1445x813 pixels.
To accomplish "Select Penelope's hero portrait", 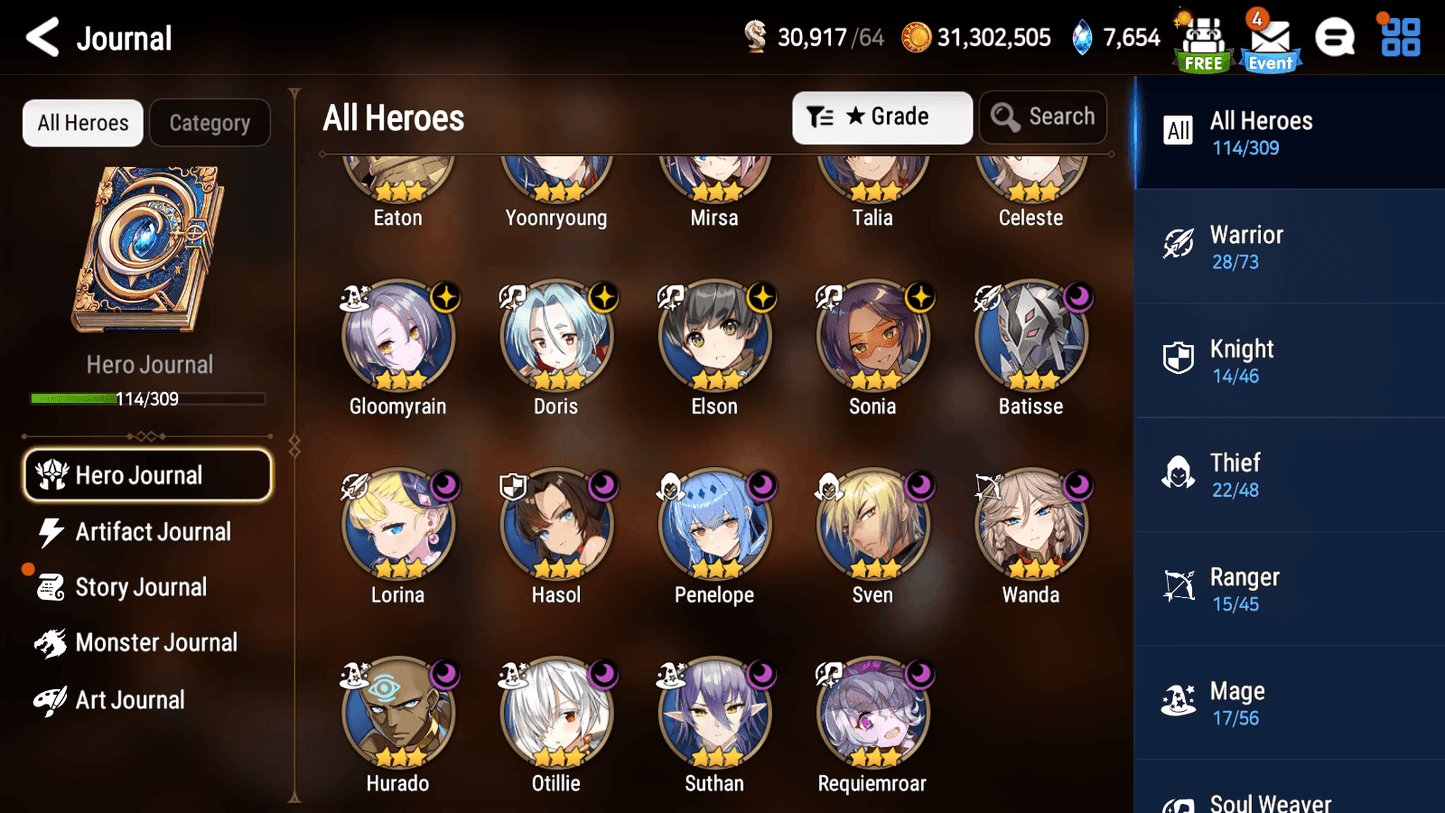I will 714,525.
